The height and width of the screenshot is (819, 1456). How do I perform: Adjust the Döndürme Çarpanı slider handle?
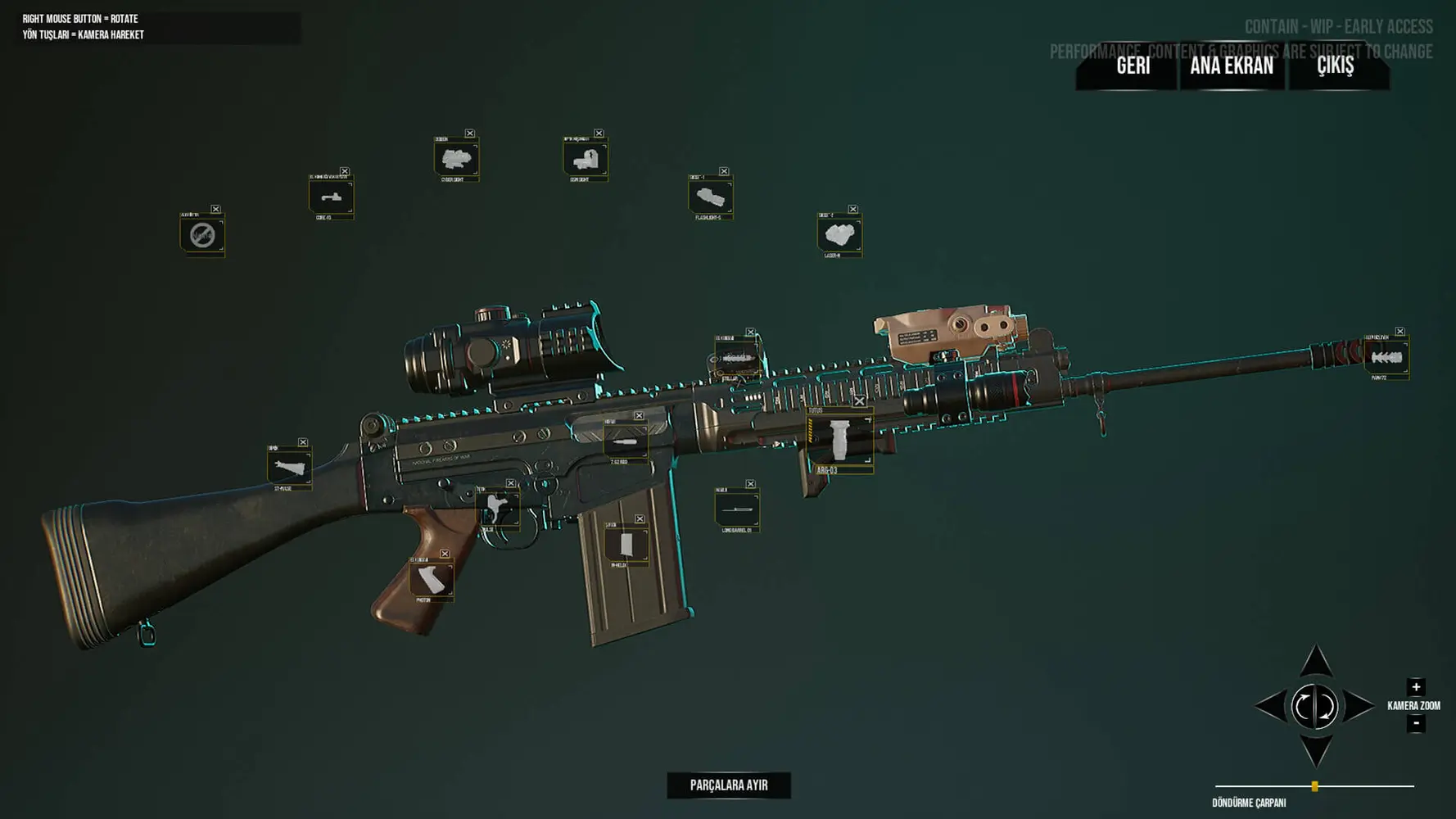1314,786
